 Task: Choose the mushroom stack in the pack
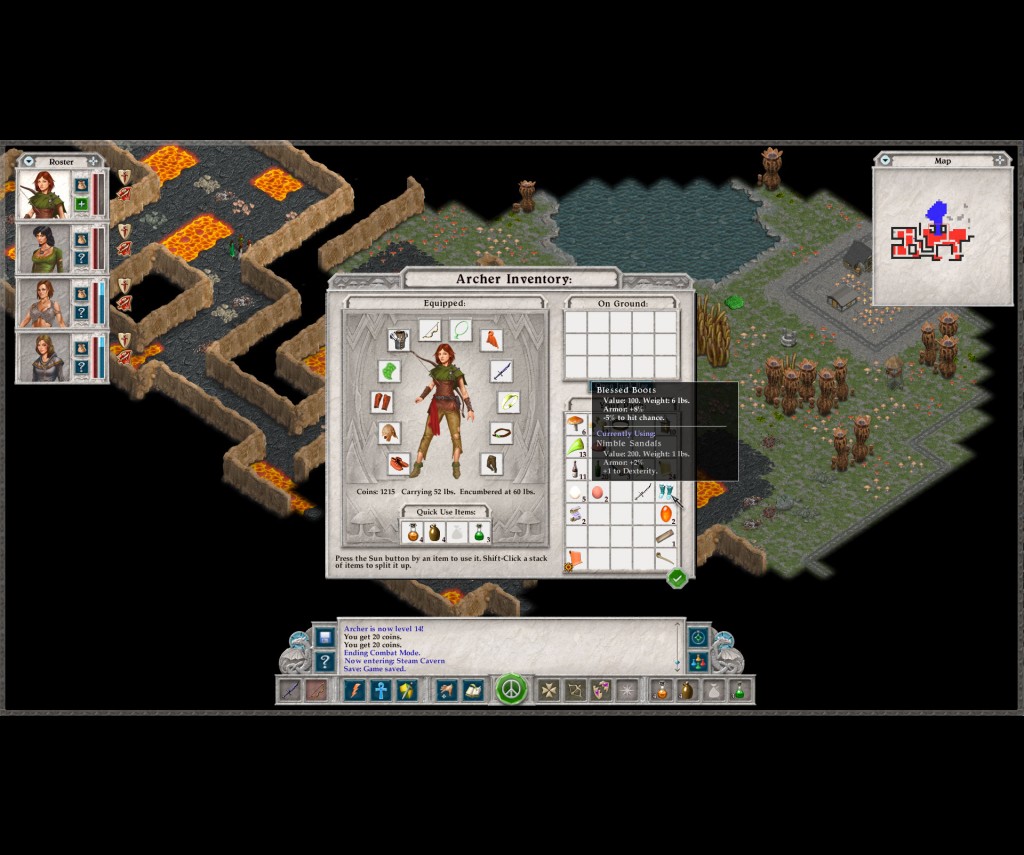click(575, 423)
